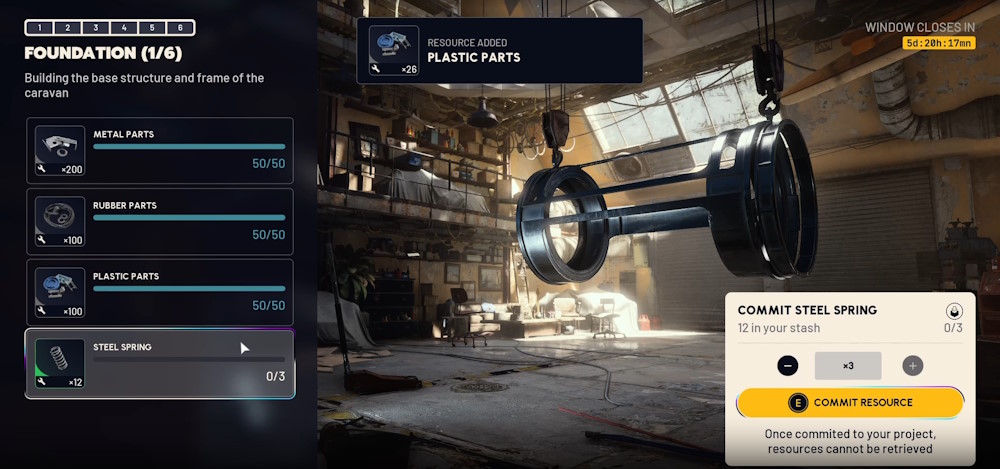Decrease steel spring commit amount
The height and width of the screenshot is (469, 1000).
(788, 366)
